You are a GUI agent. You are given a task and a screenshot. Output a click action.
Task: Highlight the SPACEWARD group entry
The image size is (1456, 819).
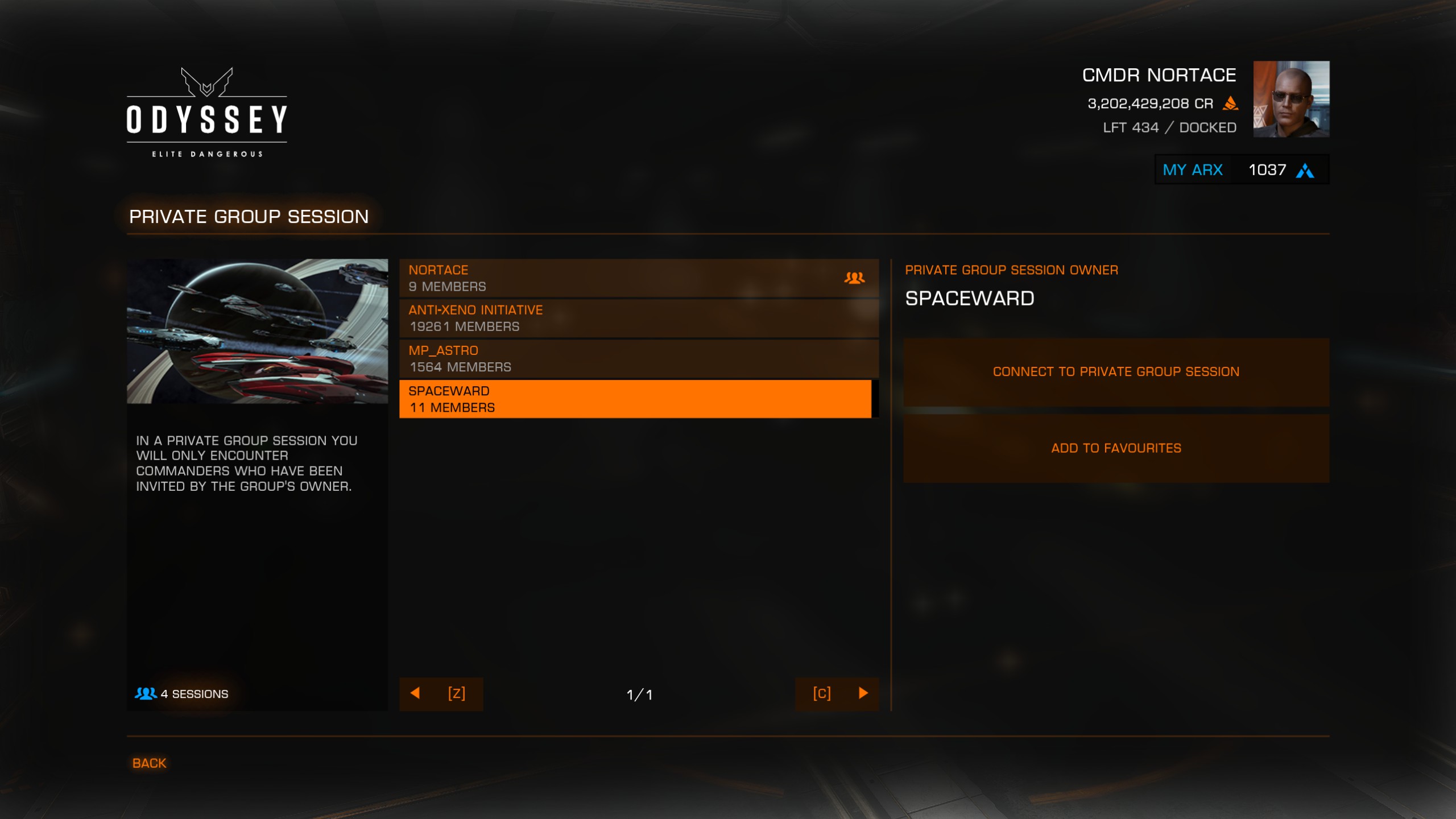click(635, 399)
